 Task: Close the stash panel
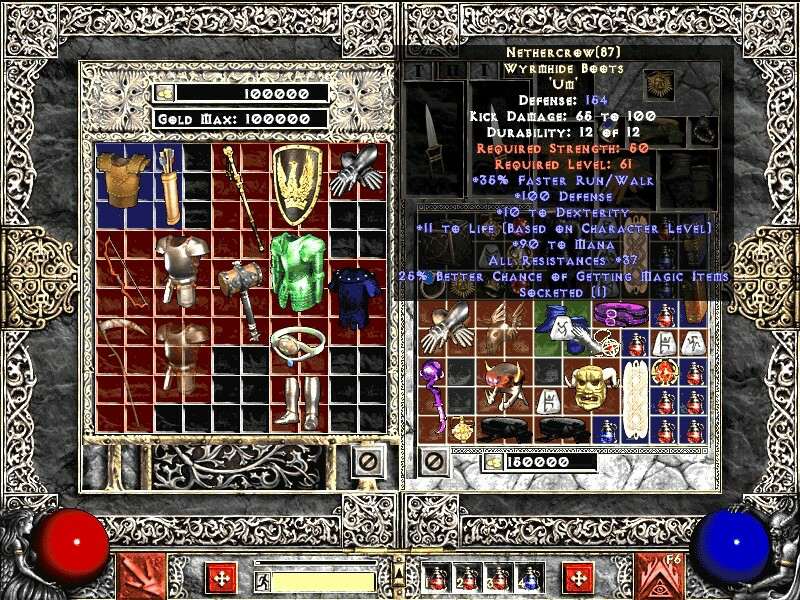point(366,461)
